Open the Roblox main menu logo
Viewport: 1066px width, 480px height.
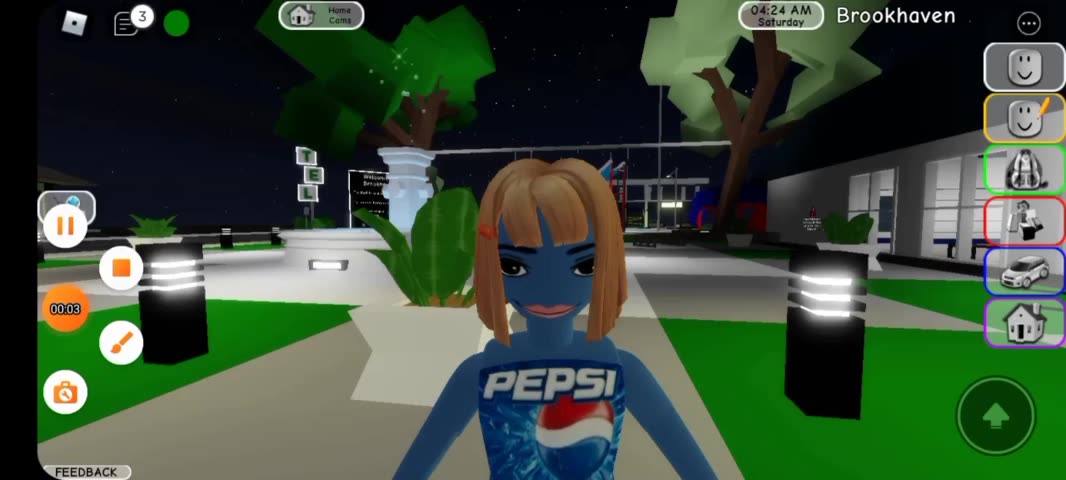coord(75,23)
